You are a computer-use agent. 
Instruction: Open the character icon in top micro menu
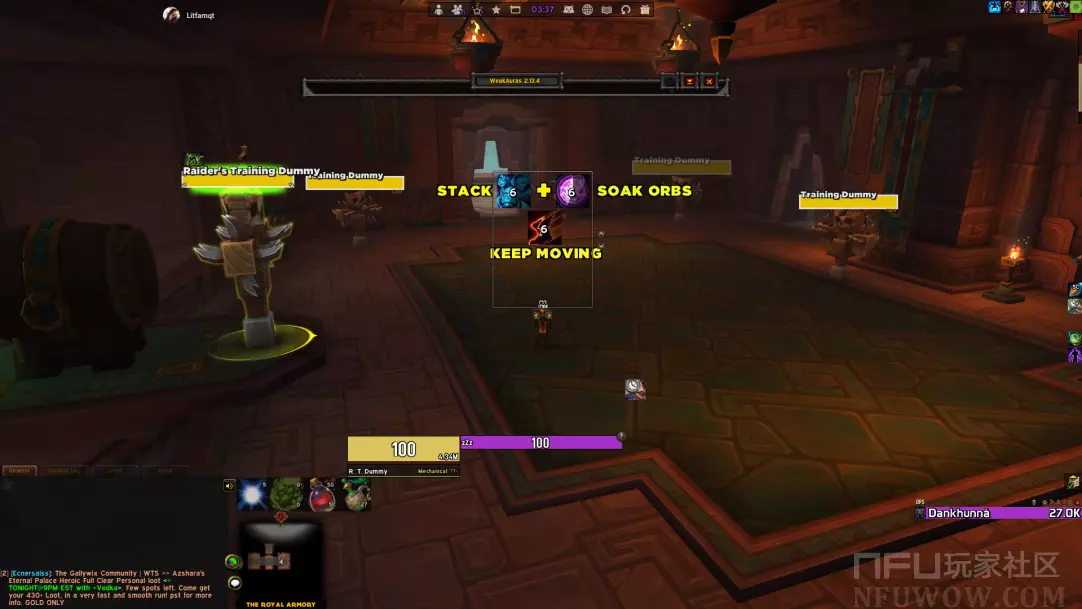(438, 10)
